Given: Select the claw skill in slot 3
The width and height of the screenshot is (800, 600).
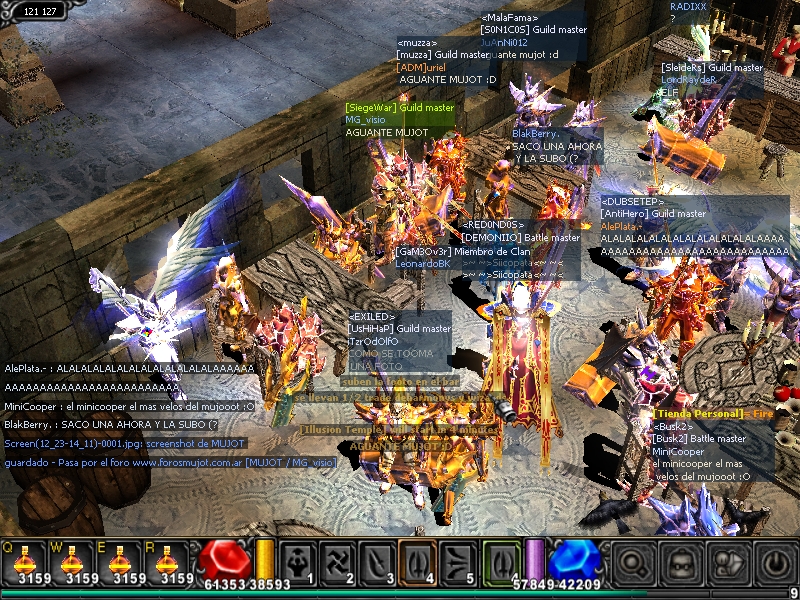Looking at the screenshot, I should [x=378, y=562].
